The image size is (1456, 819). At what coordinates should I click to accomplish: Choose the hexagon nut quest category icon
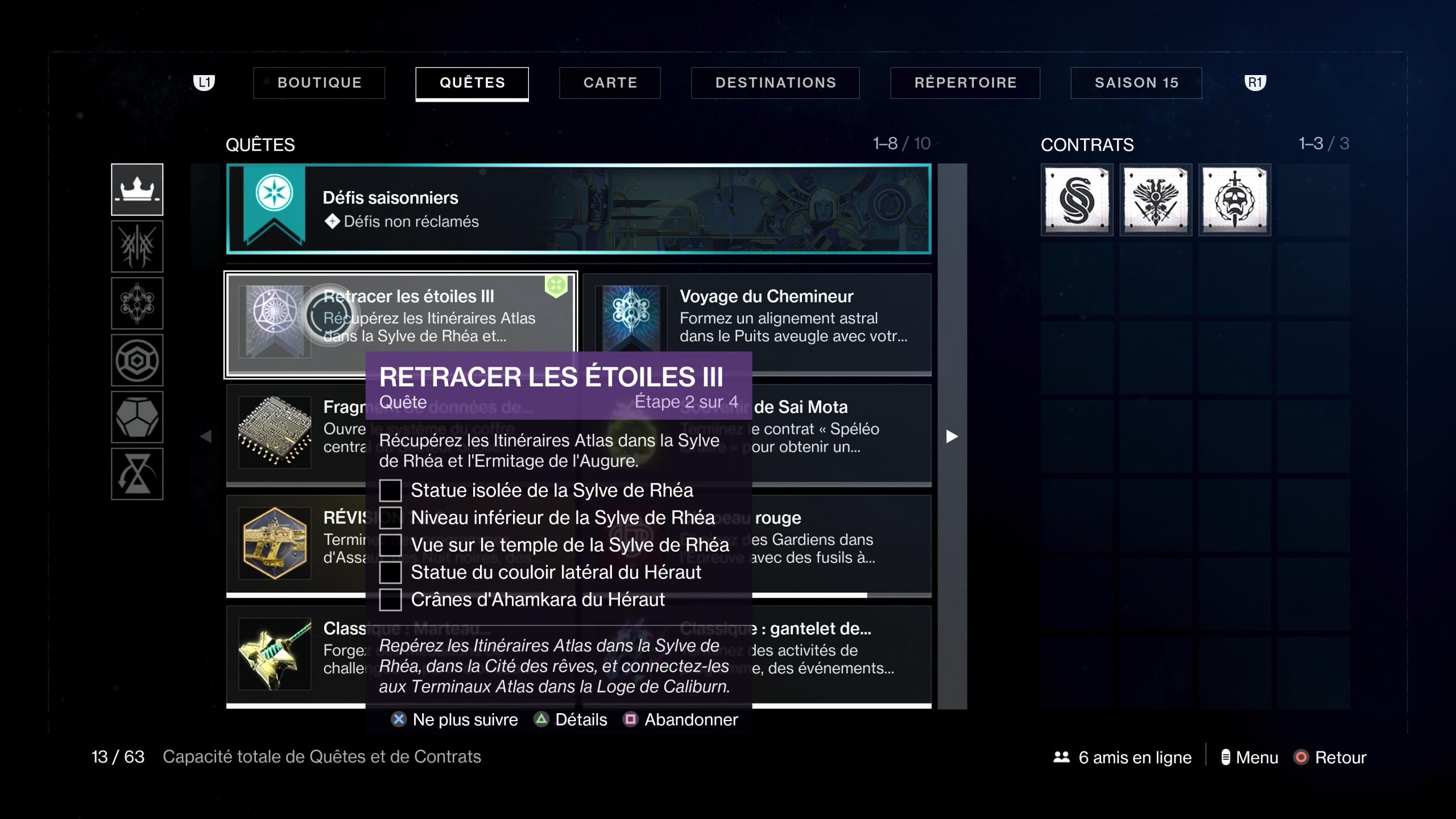137,361
